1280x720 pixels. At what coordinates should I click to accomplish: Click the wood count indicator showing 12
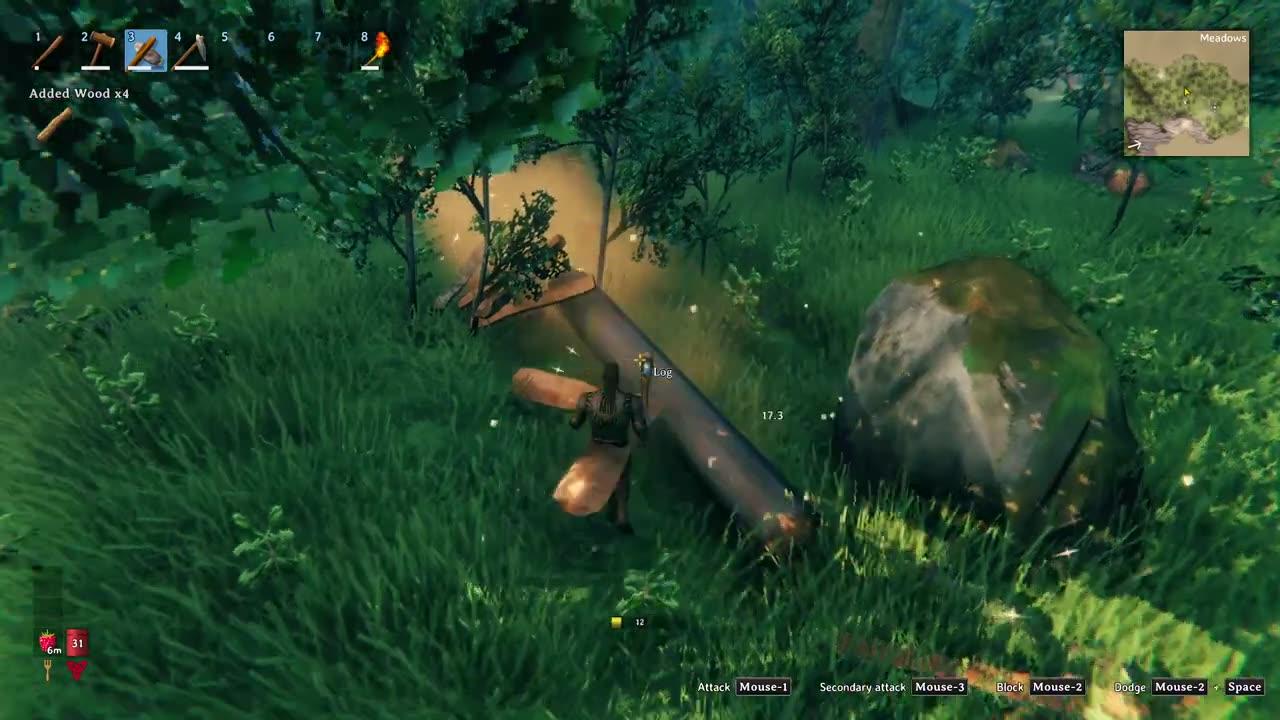click(x=626, y=621)
